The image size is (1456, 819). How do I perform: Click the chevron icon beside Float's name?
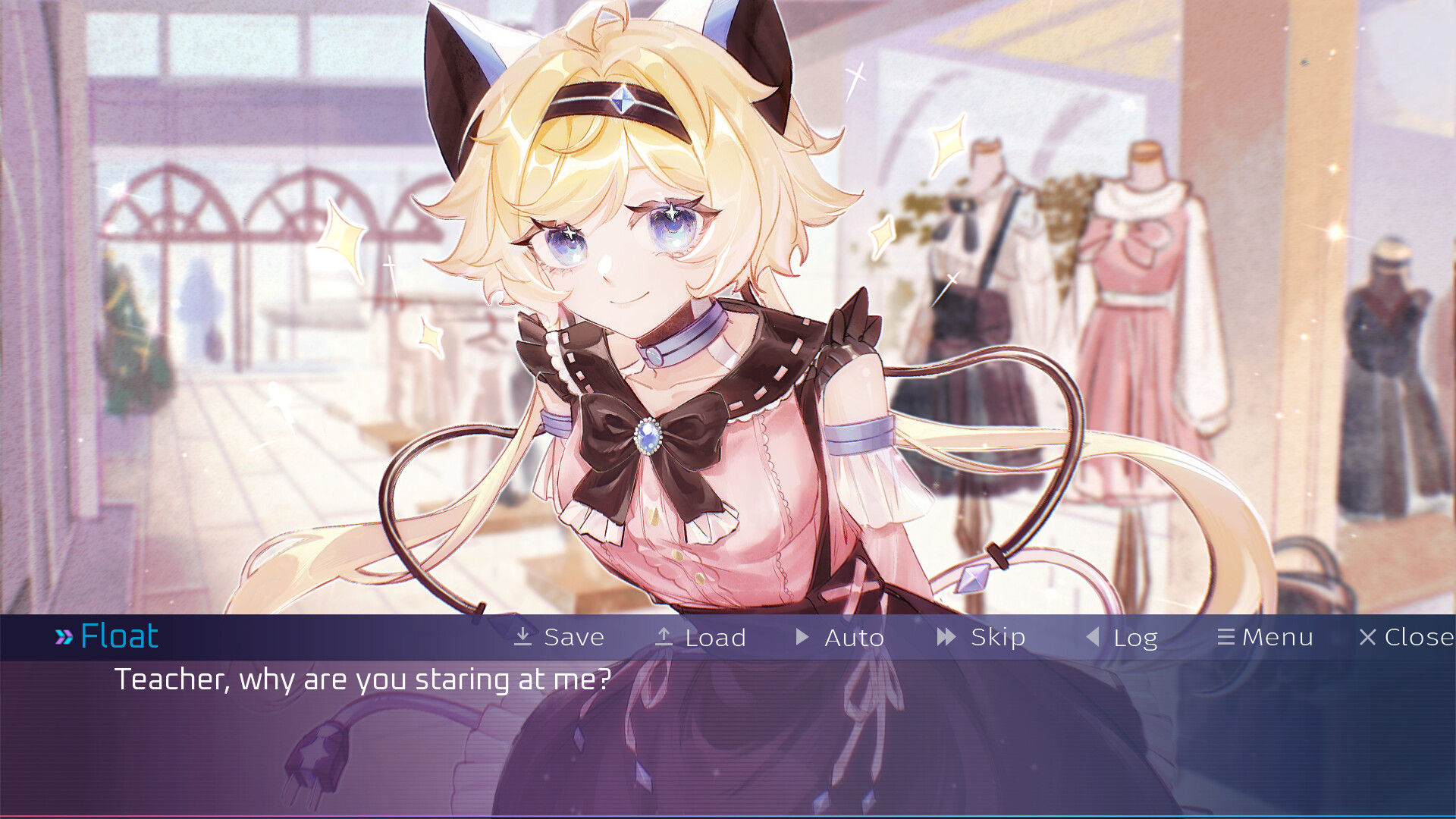click(64, 636)
